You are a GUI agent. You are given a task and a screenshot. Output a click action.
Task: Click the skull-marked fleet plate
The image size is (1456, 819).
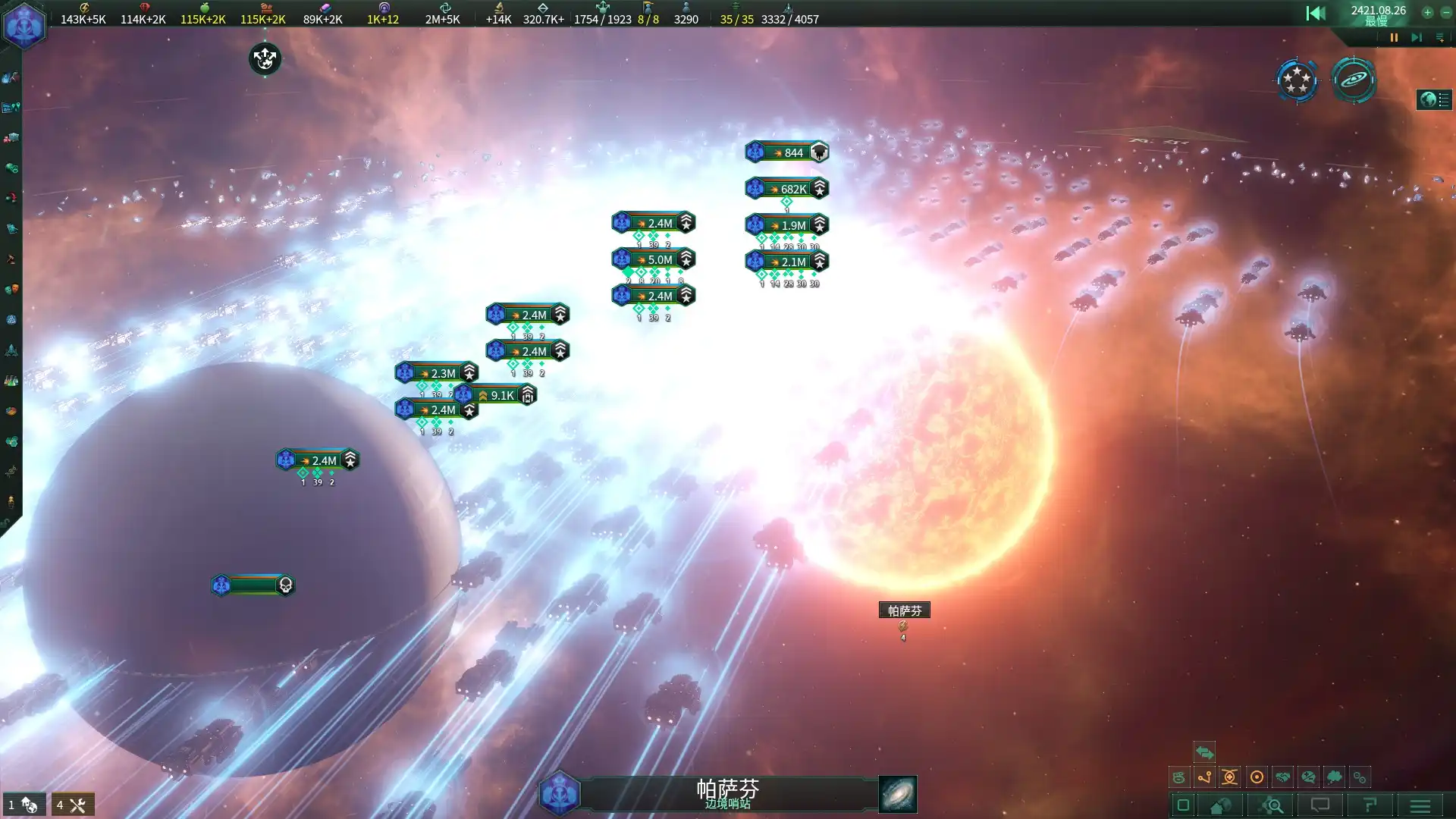pos(253,585)
